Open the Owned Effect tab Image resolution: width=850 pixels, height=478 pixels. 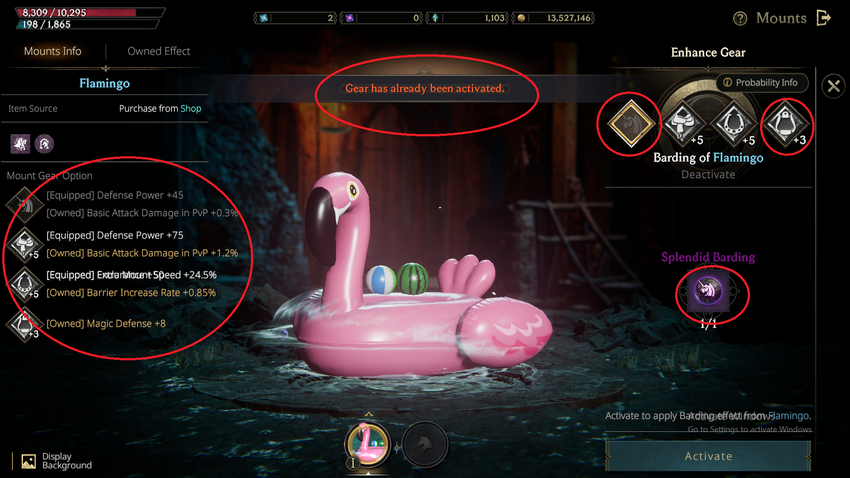pos(158,51)
